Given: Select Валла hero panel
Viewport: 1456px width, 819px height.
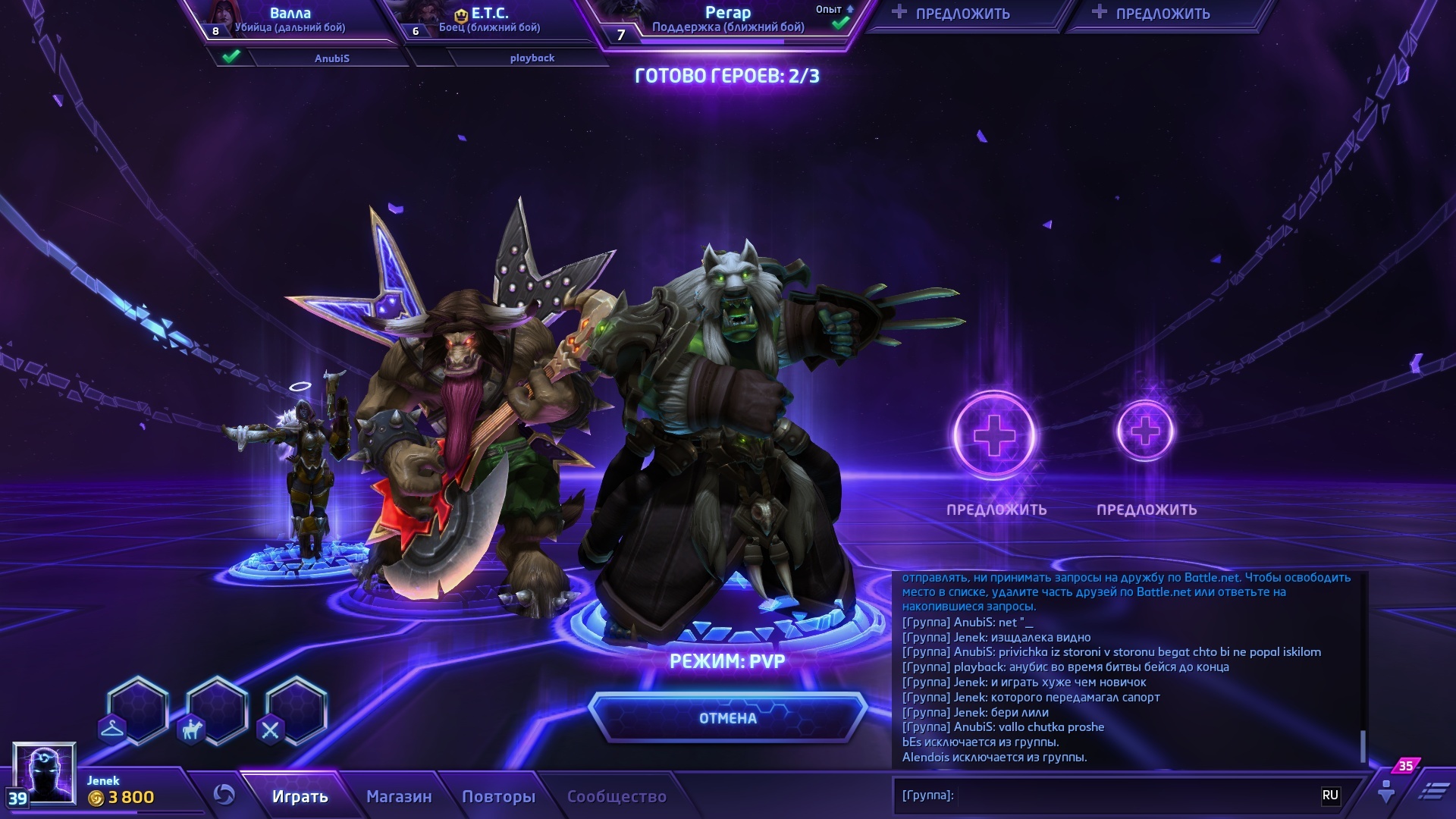Looking at the screenshot, I should (x=290, y=20).
